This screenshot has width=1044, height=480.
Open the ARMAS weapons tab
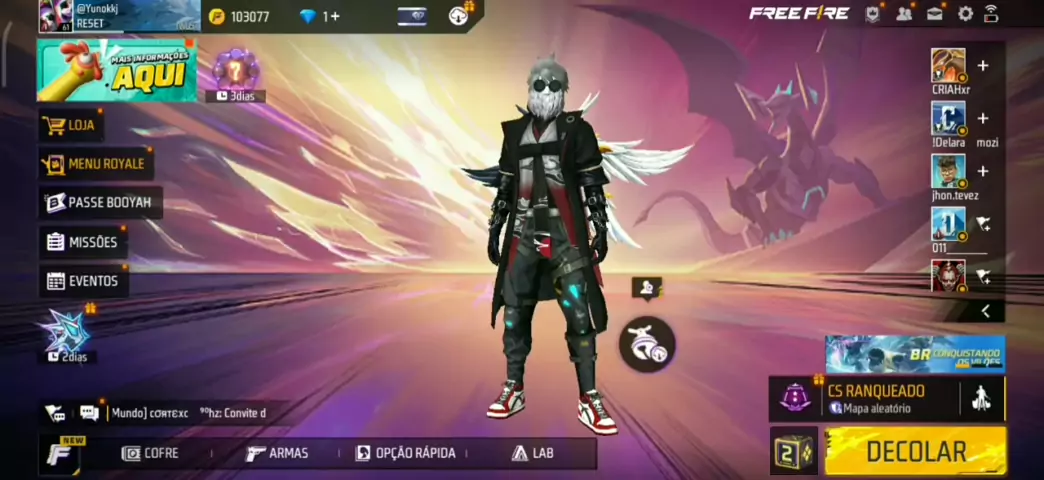278,453
